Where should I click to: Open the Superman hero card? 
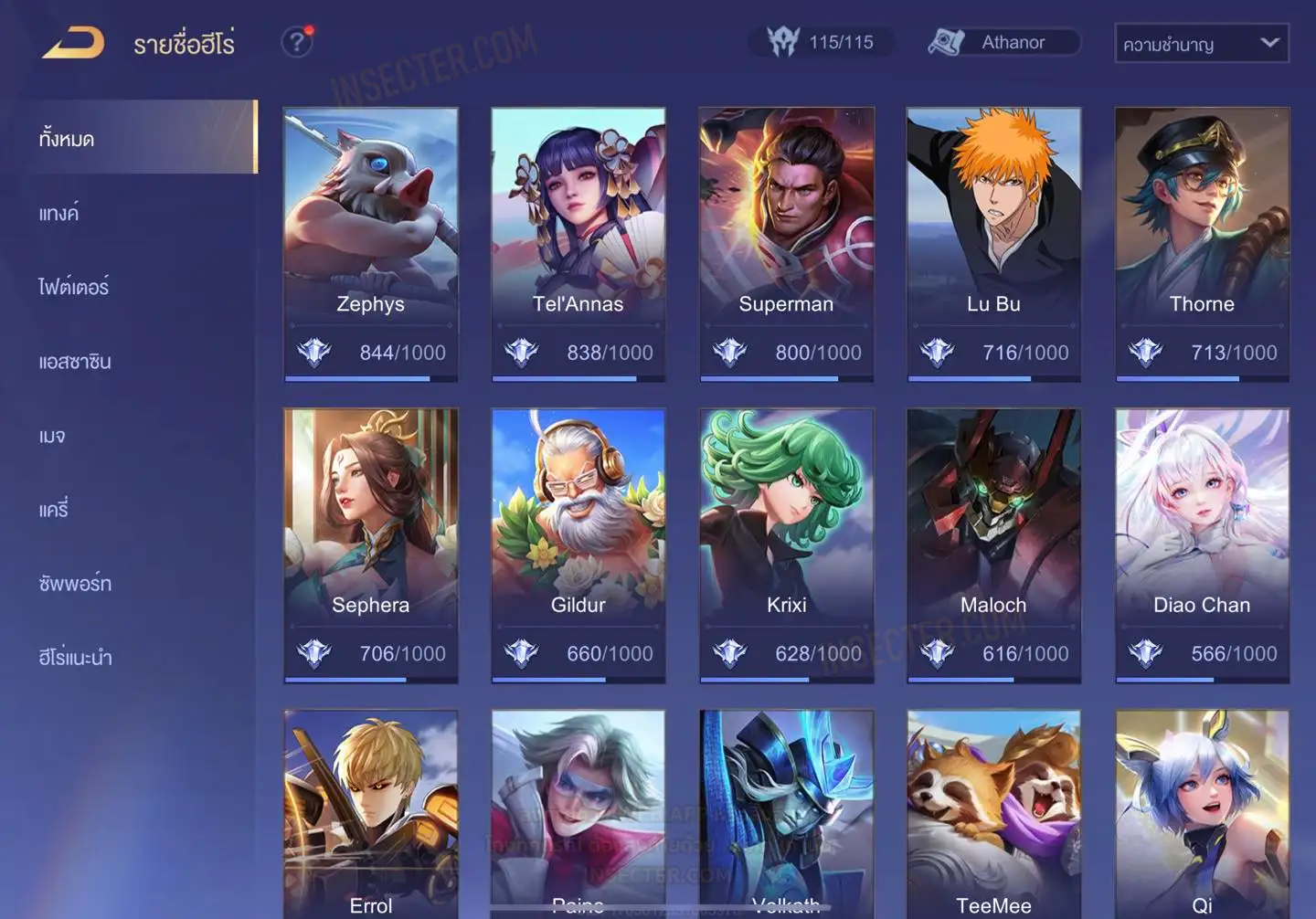[786, 244]
